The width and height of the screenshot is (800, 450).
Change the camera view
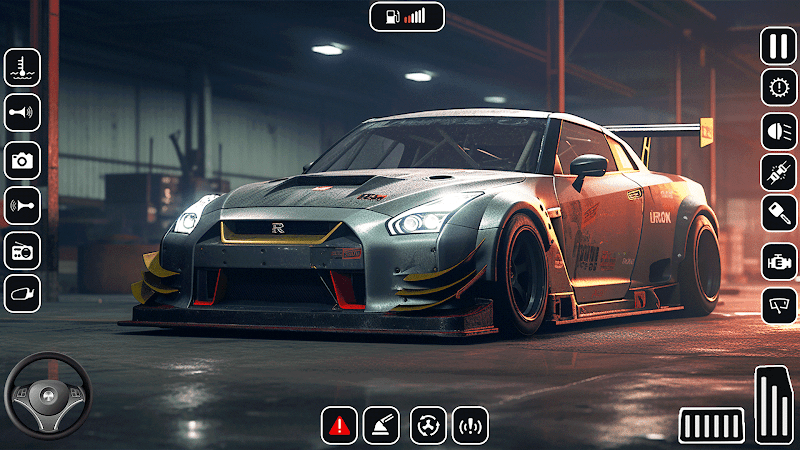22,159
